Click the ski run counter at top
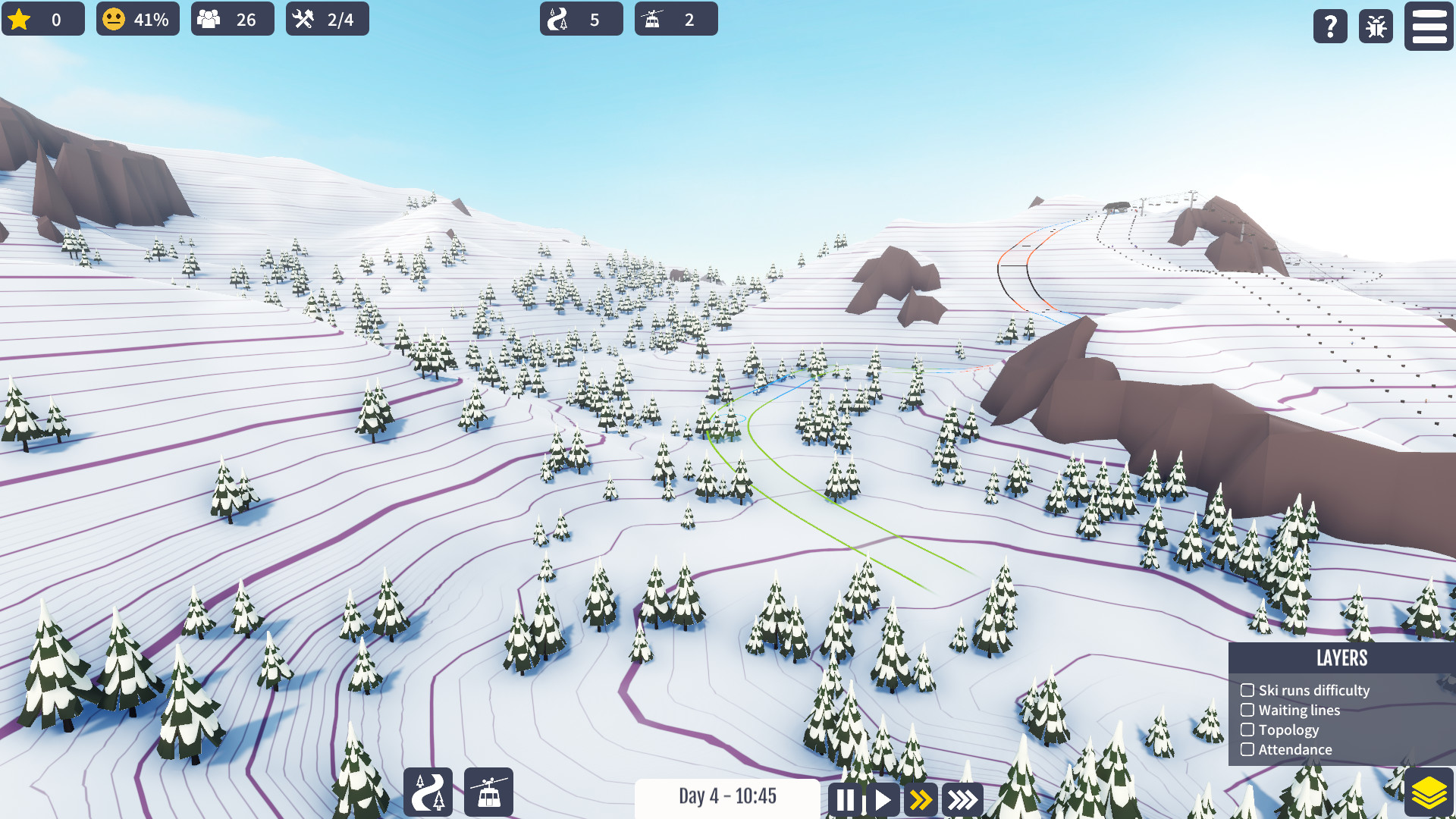This screenshot has height=819, width=1456. coord(581,19)
